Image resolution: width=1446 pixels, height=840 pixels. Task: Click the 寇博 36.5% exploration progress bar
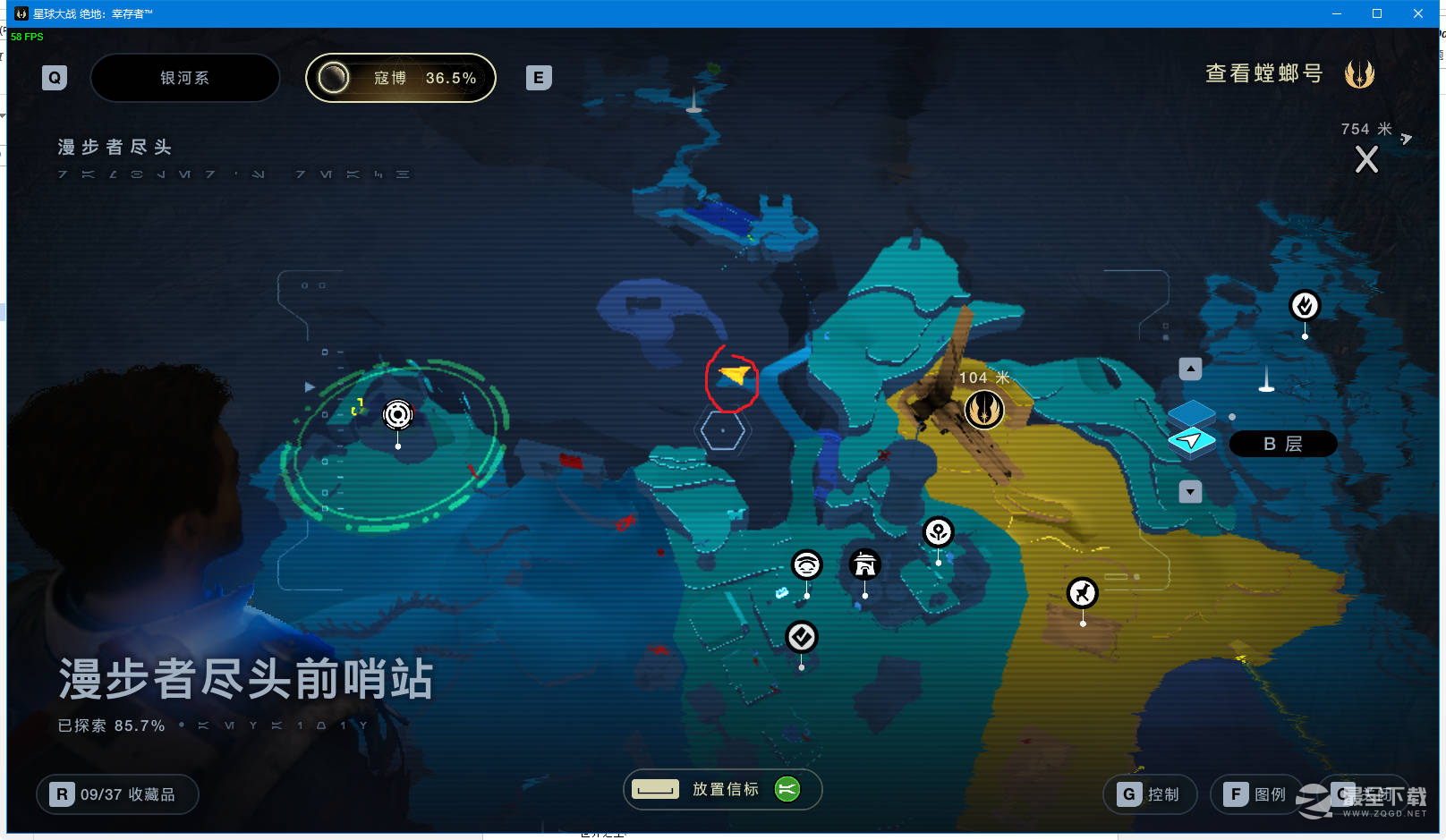400,78
